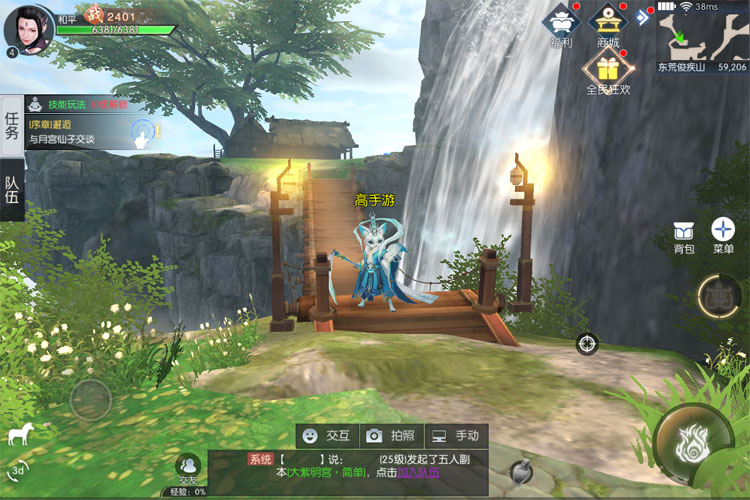Open the 技能玩法 skill gameplay entry

pyautogui.click(x=62, y=103)
